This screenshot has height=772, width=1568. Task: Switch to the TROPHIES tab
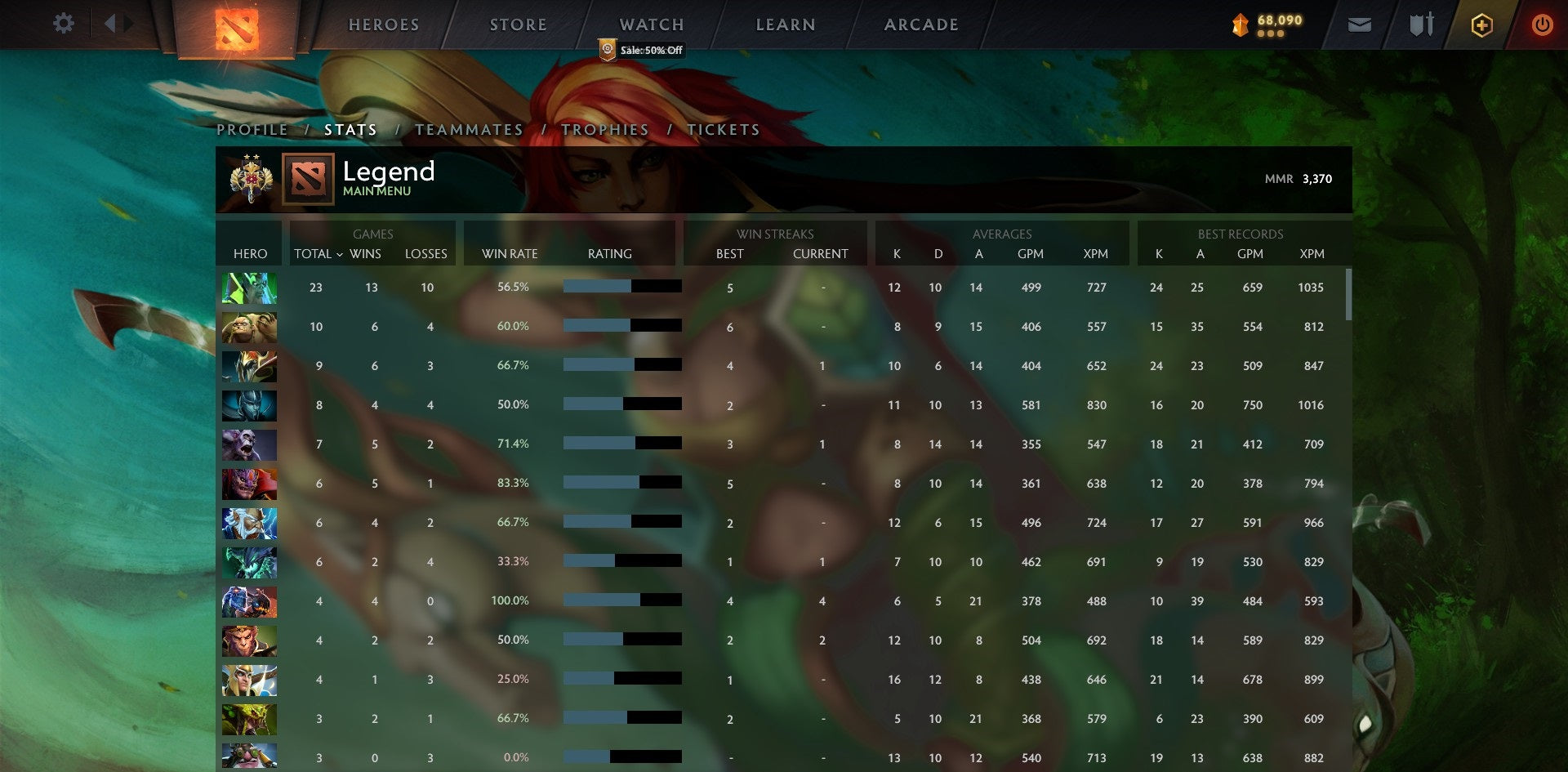(605, 129)
